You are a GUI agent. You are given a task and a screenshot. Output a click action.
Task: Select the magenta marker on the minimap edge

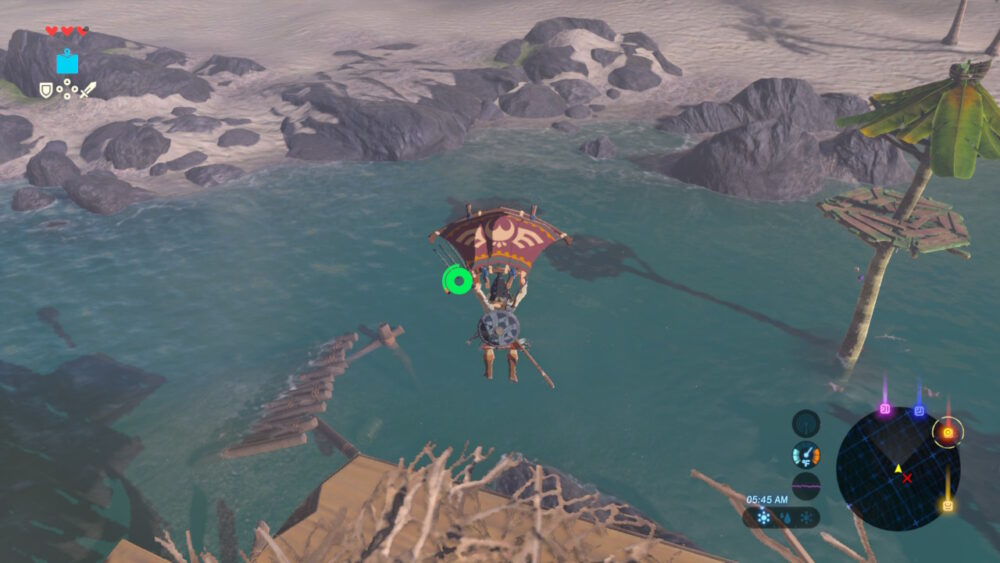pos(885,409)
